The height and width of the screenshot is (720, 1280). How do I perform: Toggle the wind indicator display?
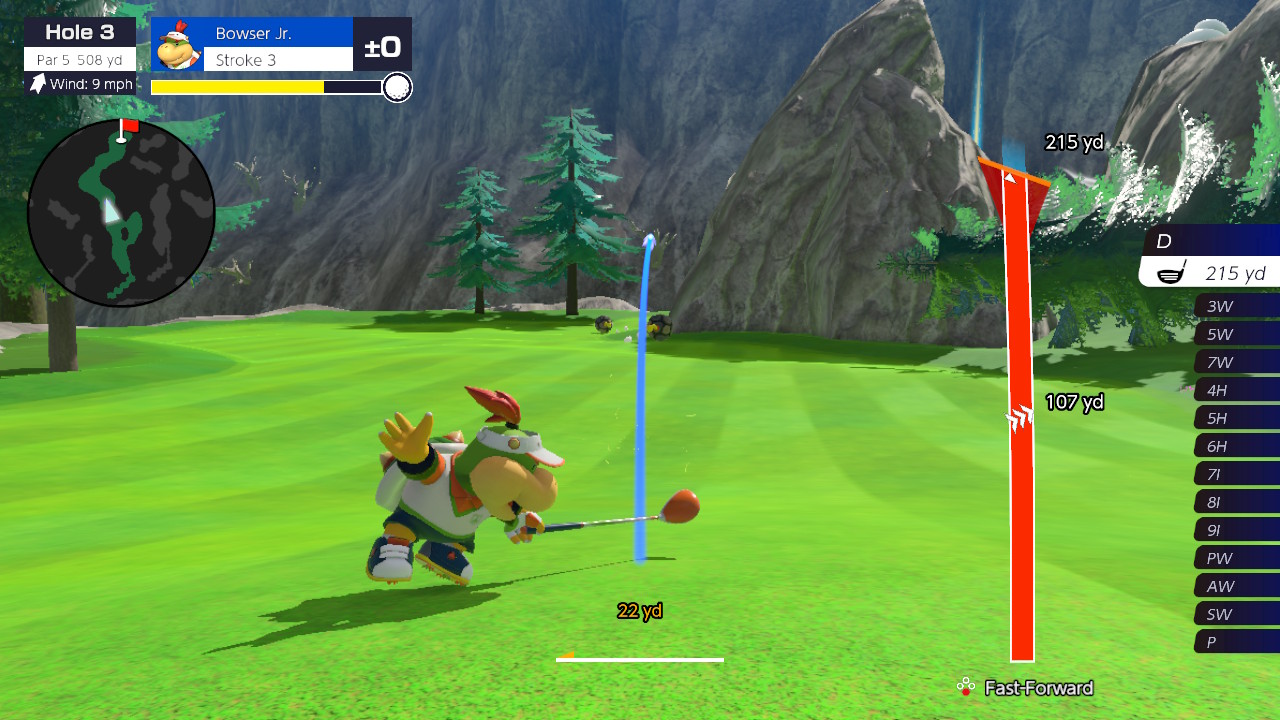tap(78, 84)
